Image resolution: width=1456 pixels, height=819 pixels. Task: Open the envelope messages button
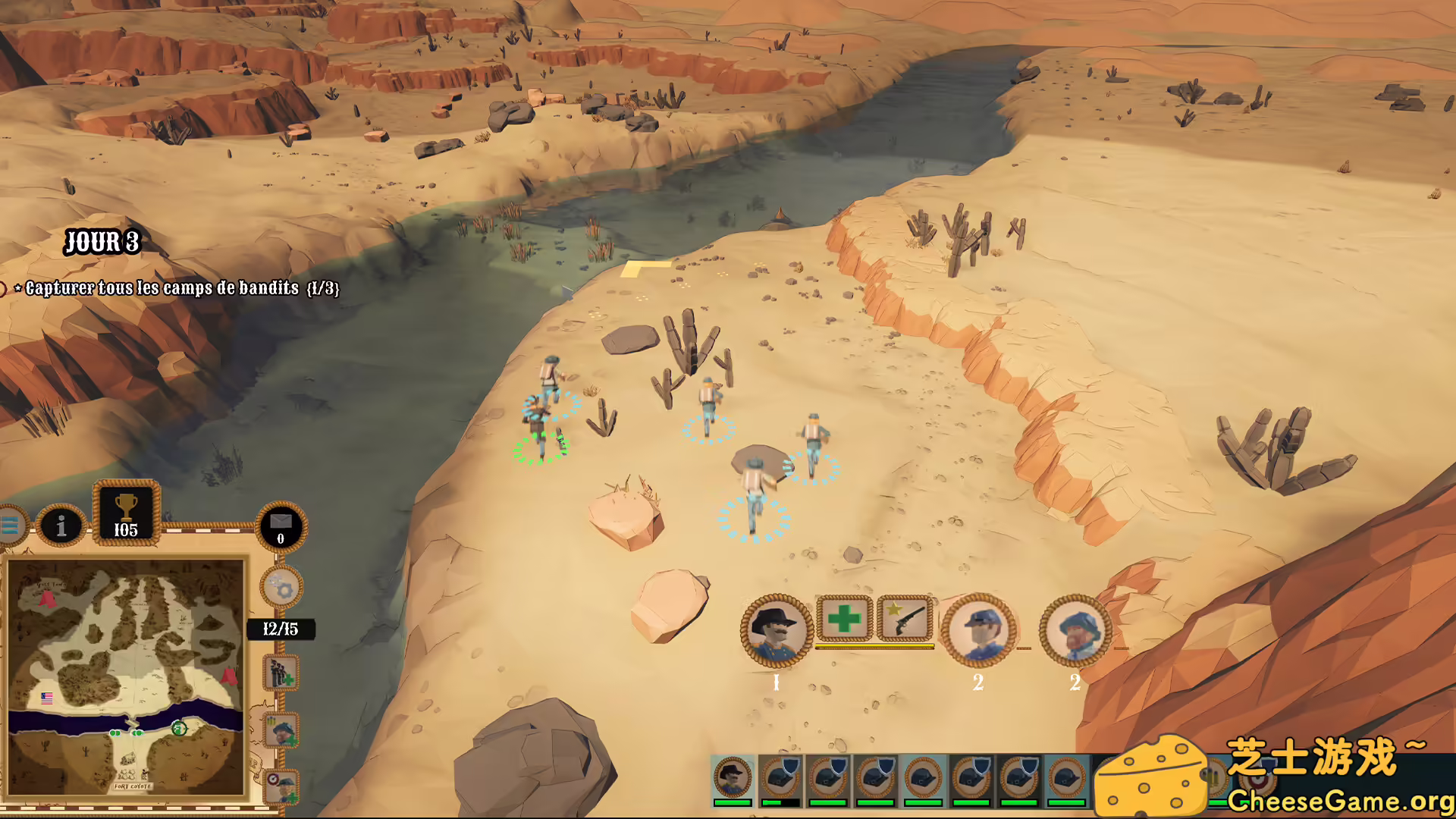pos(281,526)
